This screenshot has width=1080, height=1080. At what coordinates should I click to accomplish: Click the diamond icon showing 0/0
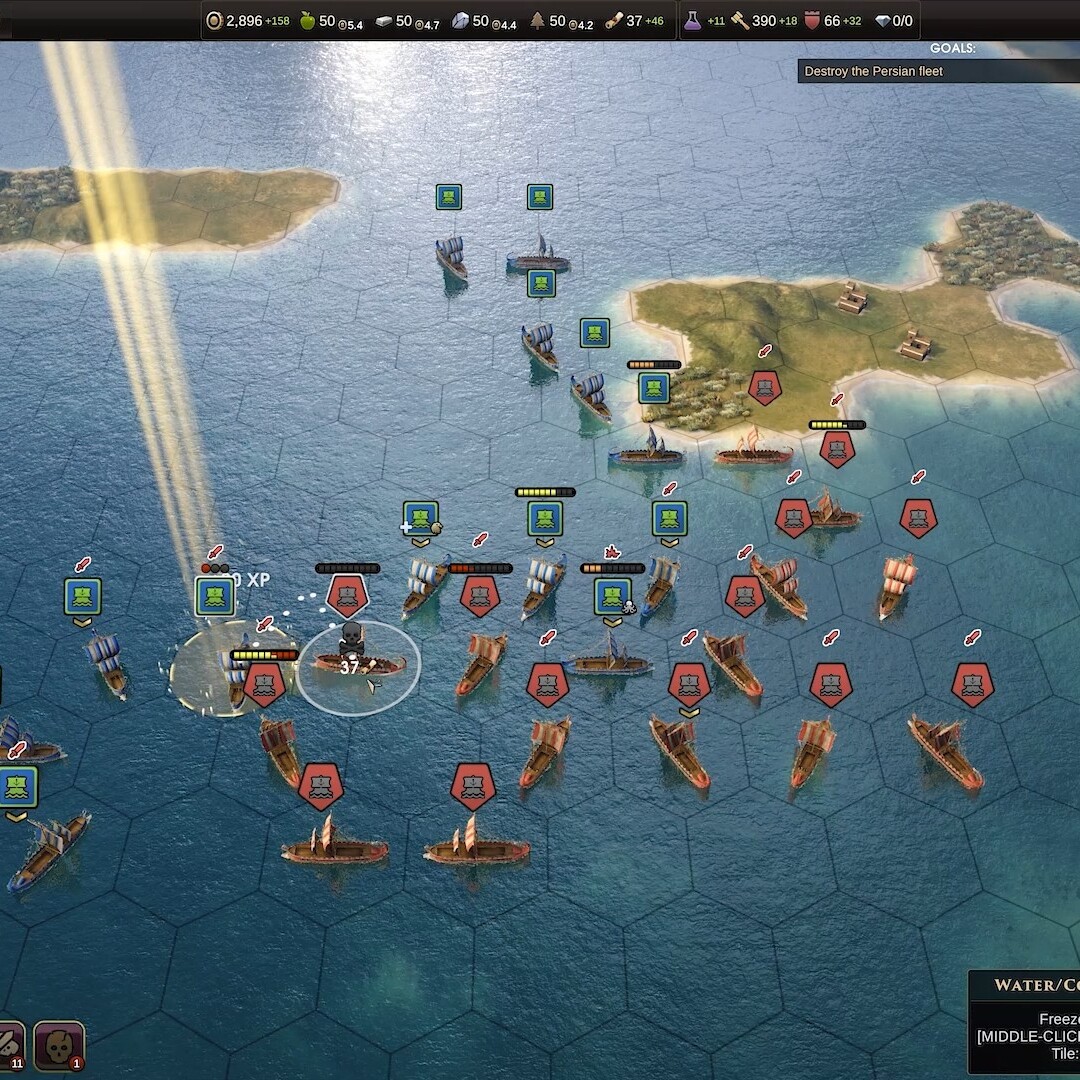(x=882, y=20)
